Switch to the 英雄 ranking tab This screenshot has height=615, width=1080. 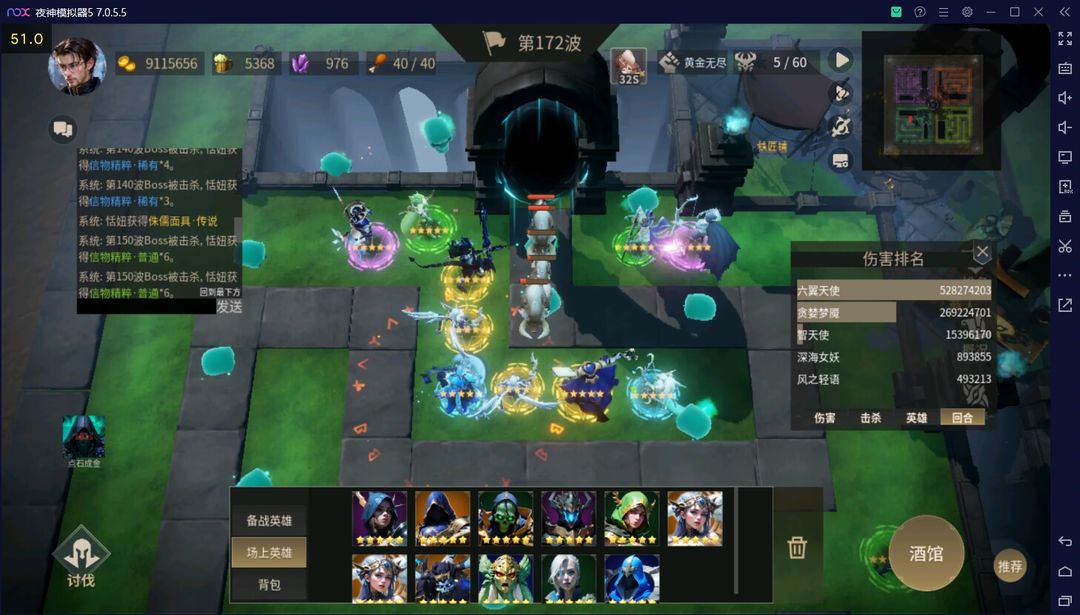pos(916,418)
